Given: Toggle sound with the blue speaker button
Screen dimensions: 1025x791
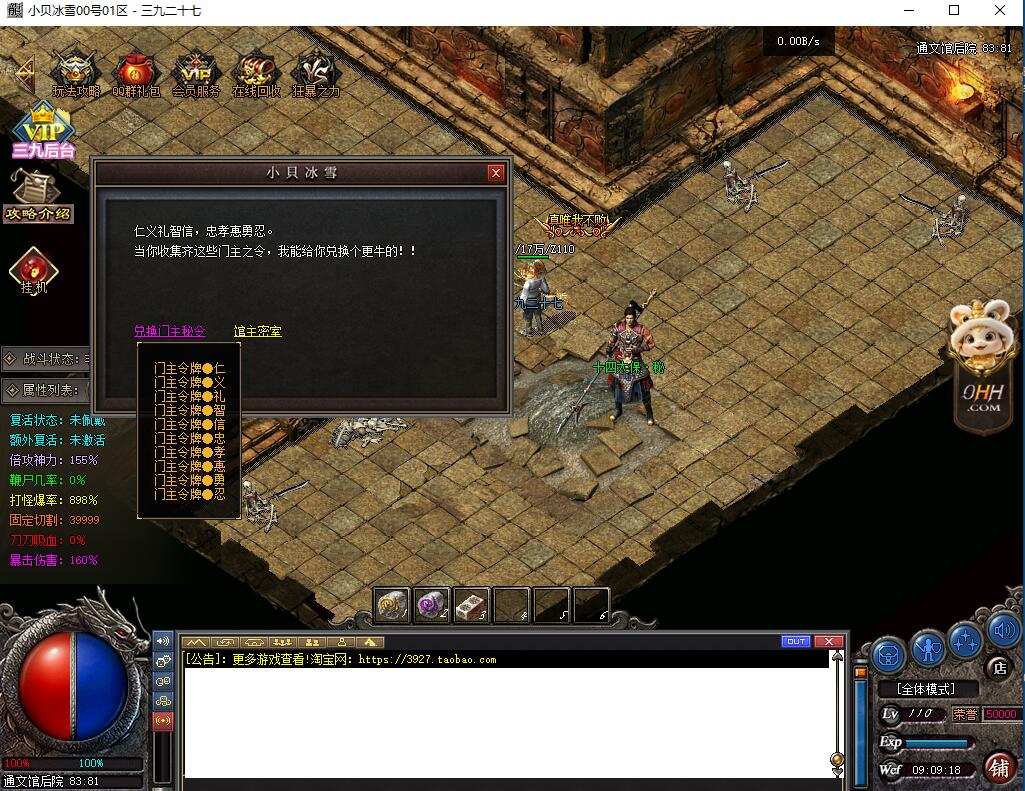Looking at the screenshot, I should [1003, 630].
